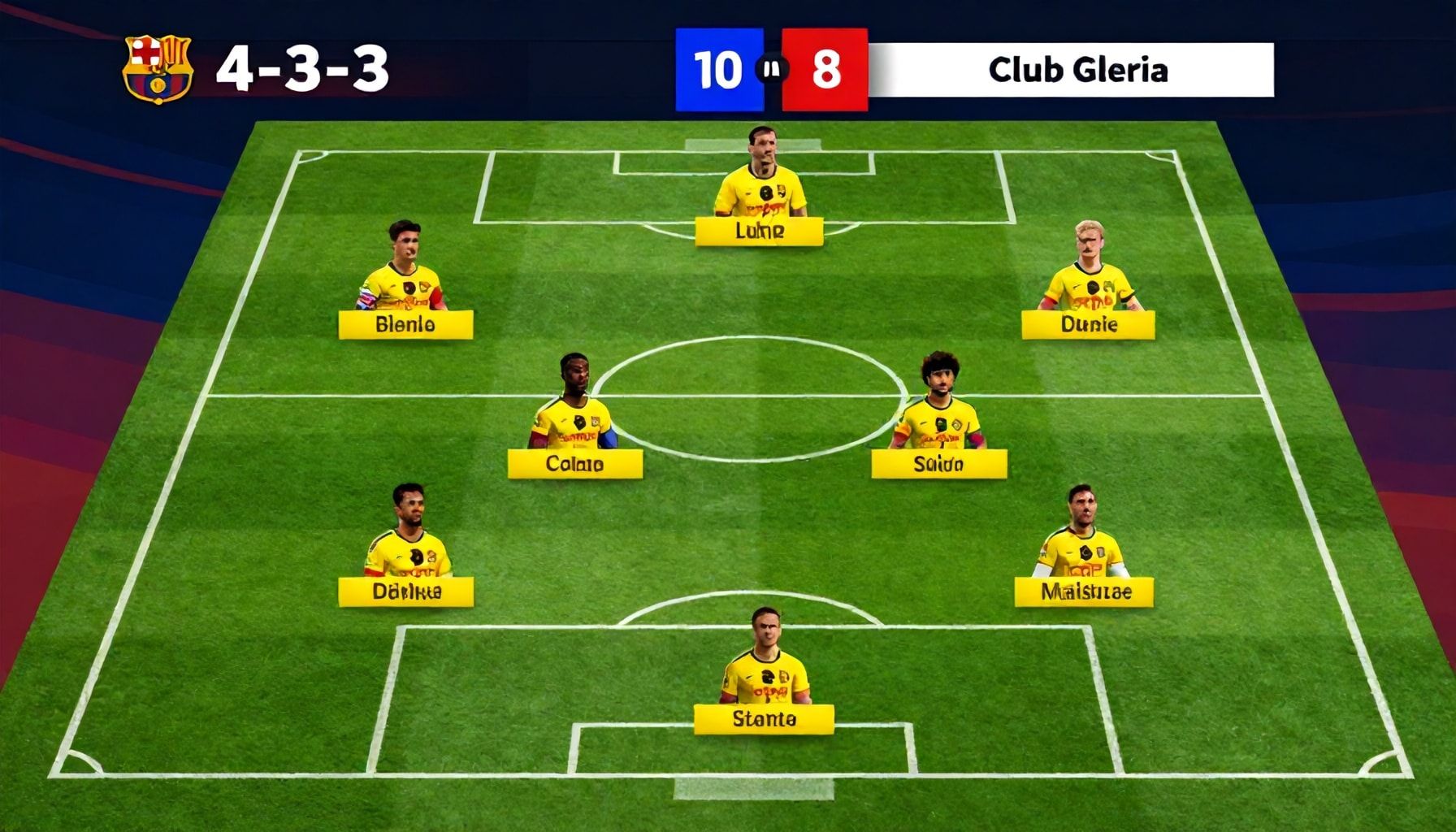Select left winger Blenle's player icon
Viewport: 1456px width, 832px height.
pyautogui.click(x=406, y=276)
